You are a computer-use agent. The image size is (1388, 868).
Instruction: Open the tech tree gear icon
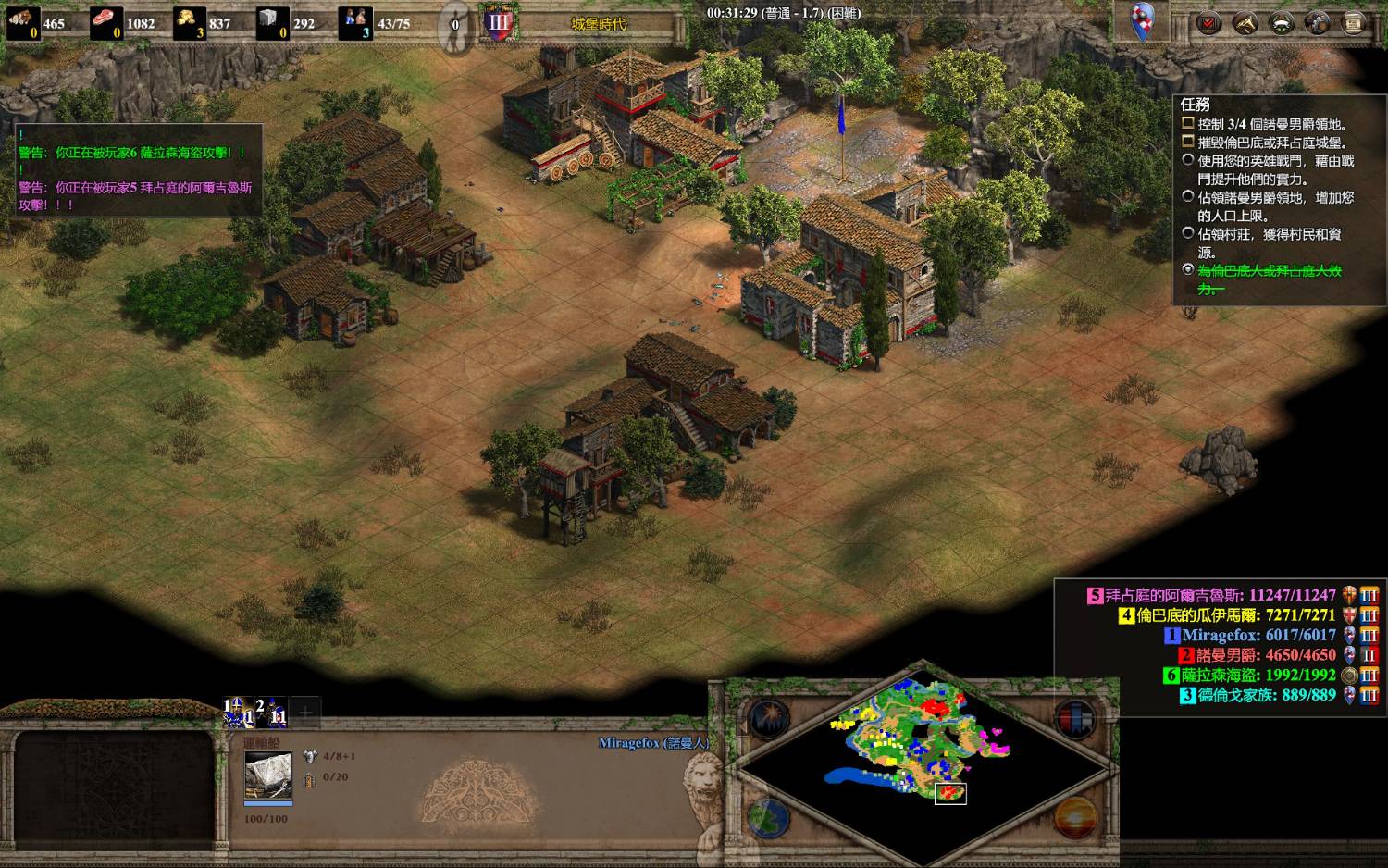[1318, 23]
